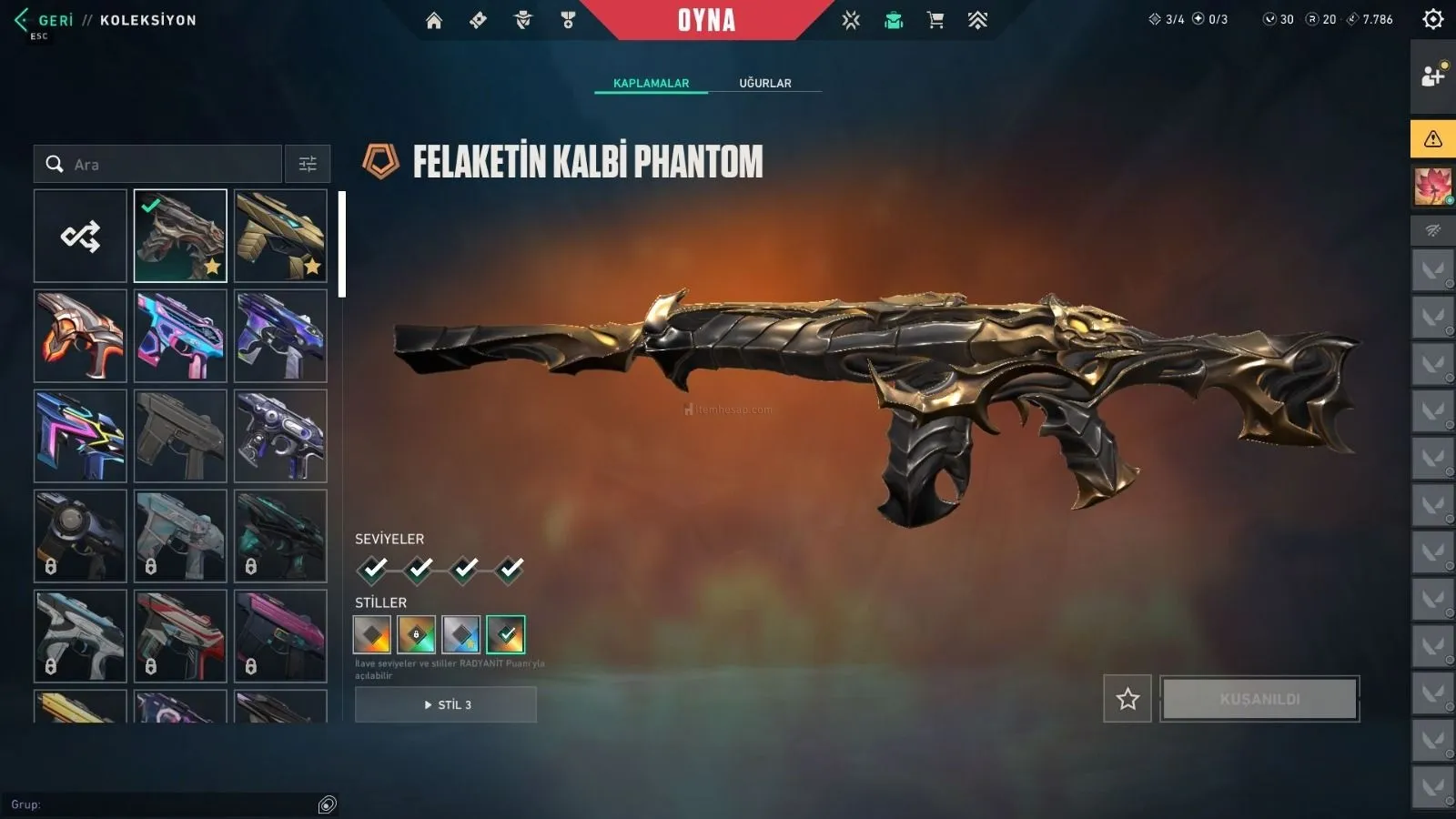1456x819 pixels.
Task: Open the skin filter options button
Action: coord(308,165)
